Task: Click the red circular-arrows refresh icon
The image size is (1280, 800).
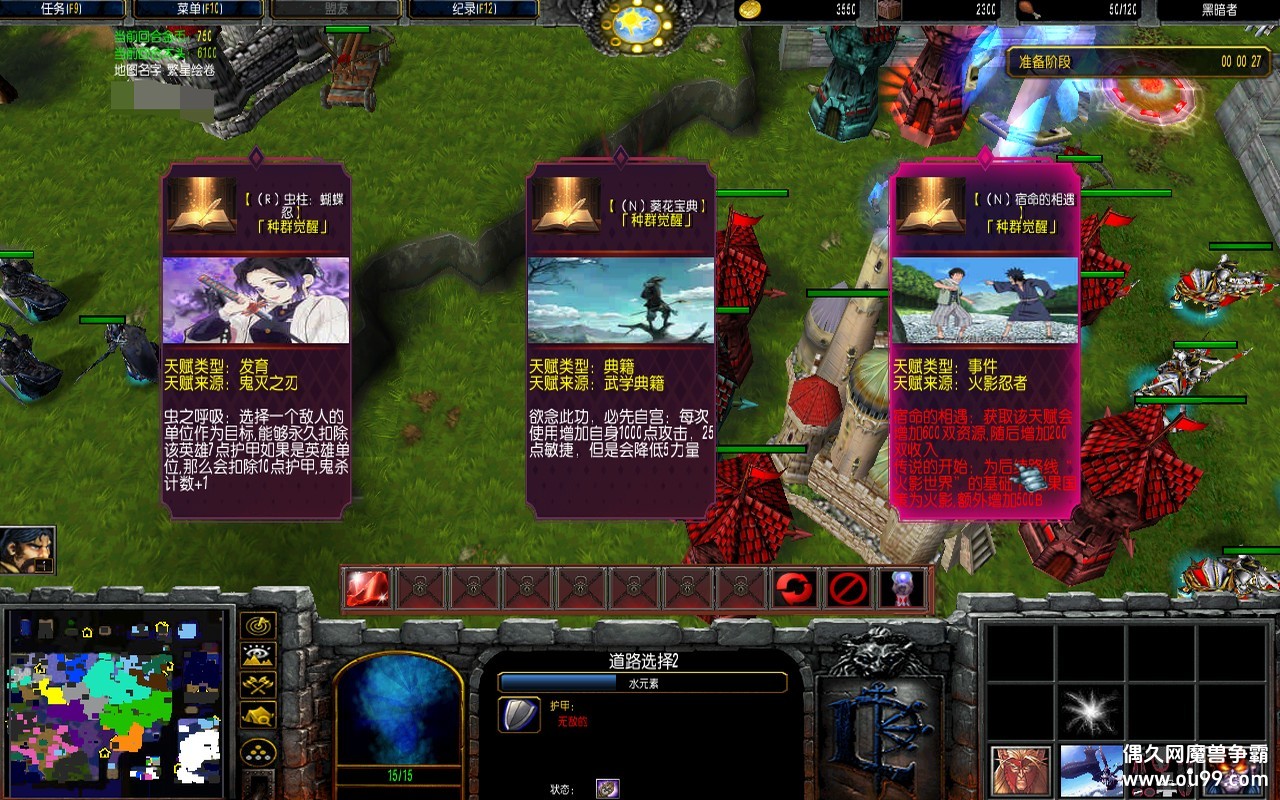Action: pyautogui.click(x=794, y=589)
